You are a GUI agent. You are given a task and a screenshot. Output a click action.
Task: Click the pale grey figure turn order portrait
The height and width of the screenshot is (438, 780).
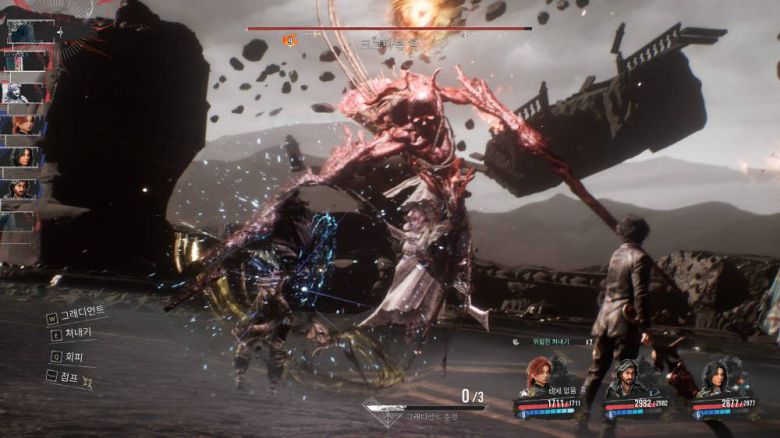(x=21, y=92)
